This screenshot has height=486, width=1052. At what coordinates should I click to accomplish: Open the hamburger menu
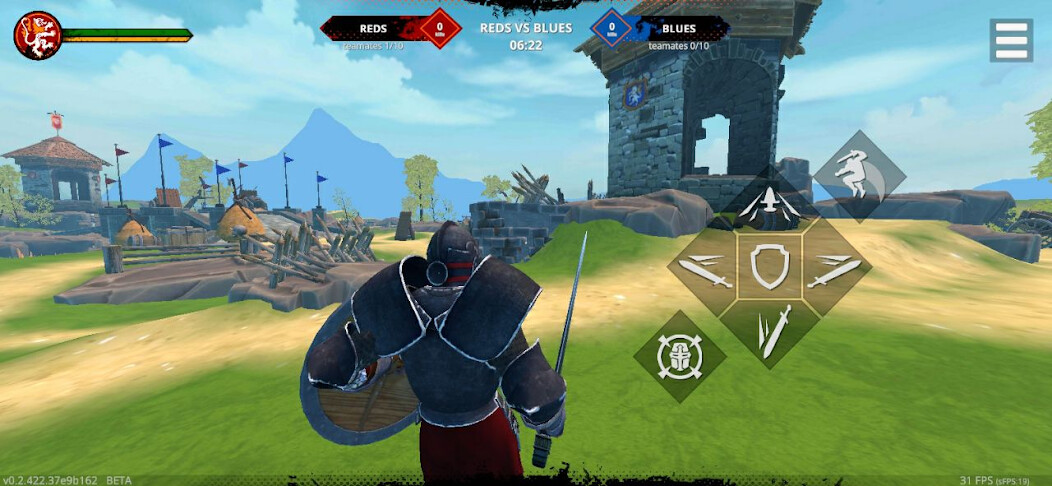[1011, 40]
